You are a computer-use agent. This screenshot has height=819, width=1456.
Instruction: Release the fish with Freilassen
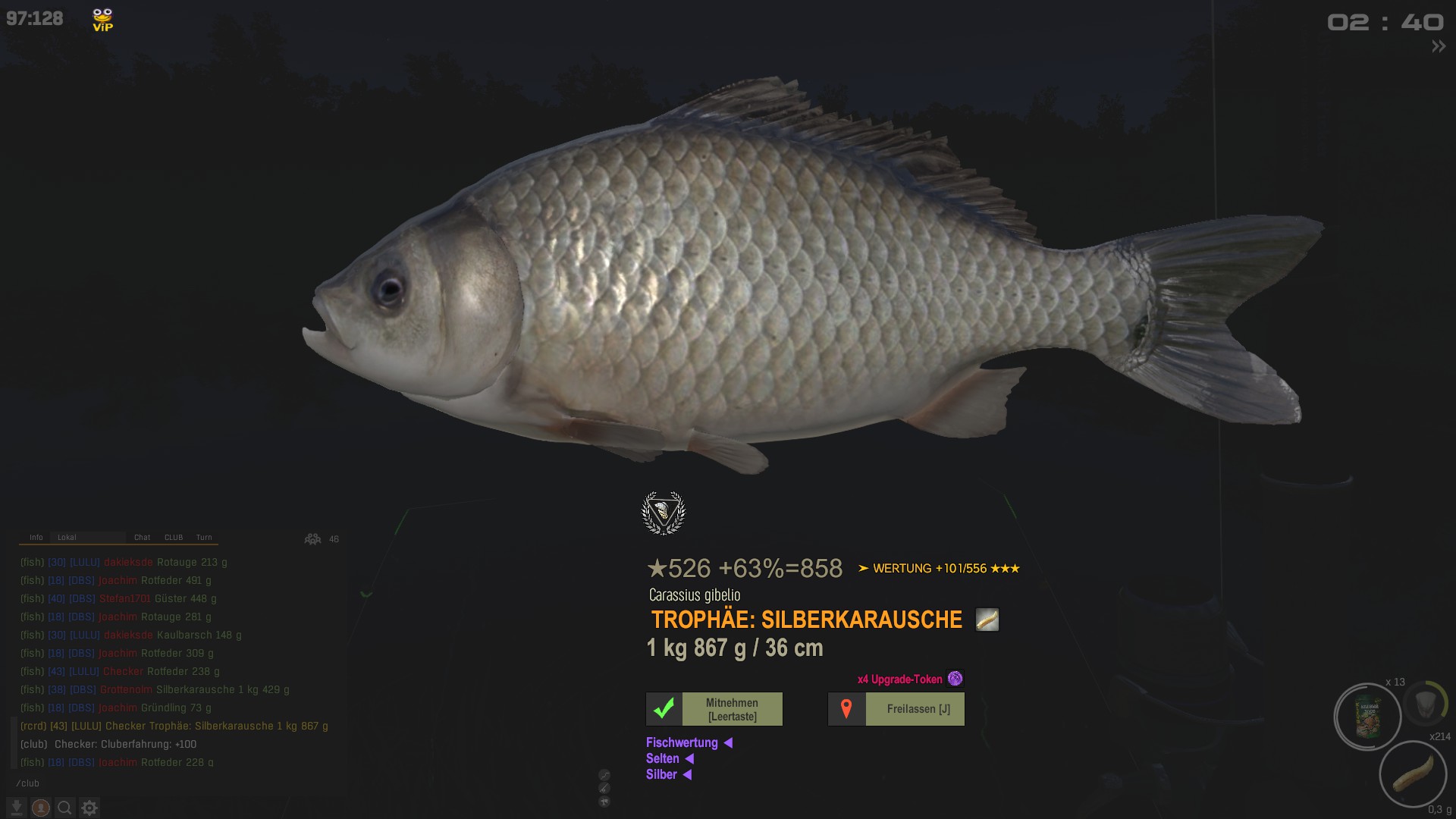pyautogui.click(x=896, y=709)
